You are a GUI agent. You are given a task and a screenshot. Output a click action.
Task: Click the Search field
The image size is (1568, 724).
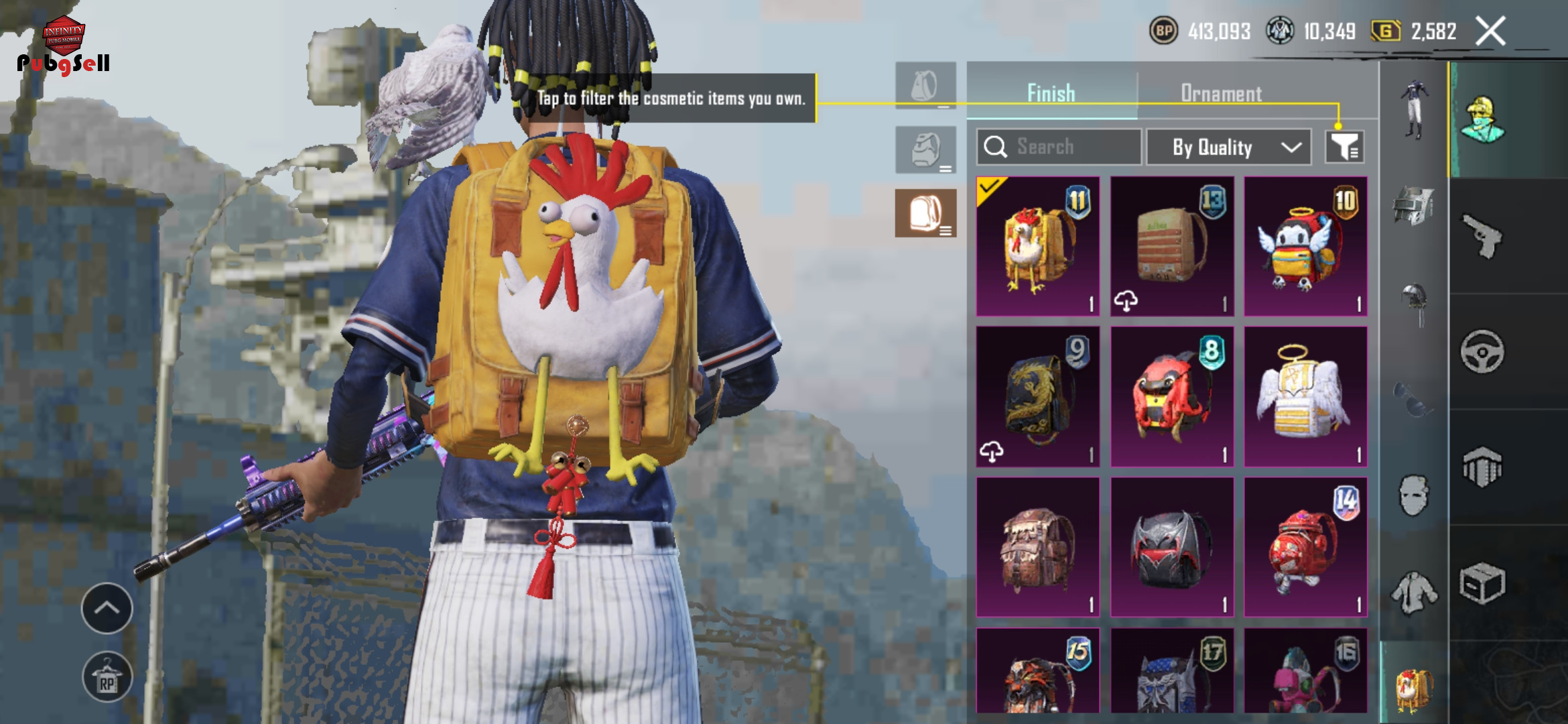(1059, 147)
